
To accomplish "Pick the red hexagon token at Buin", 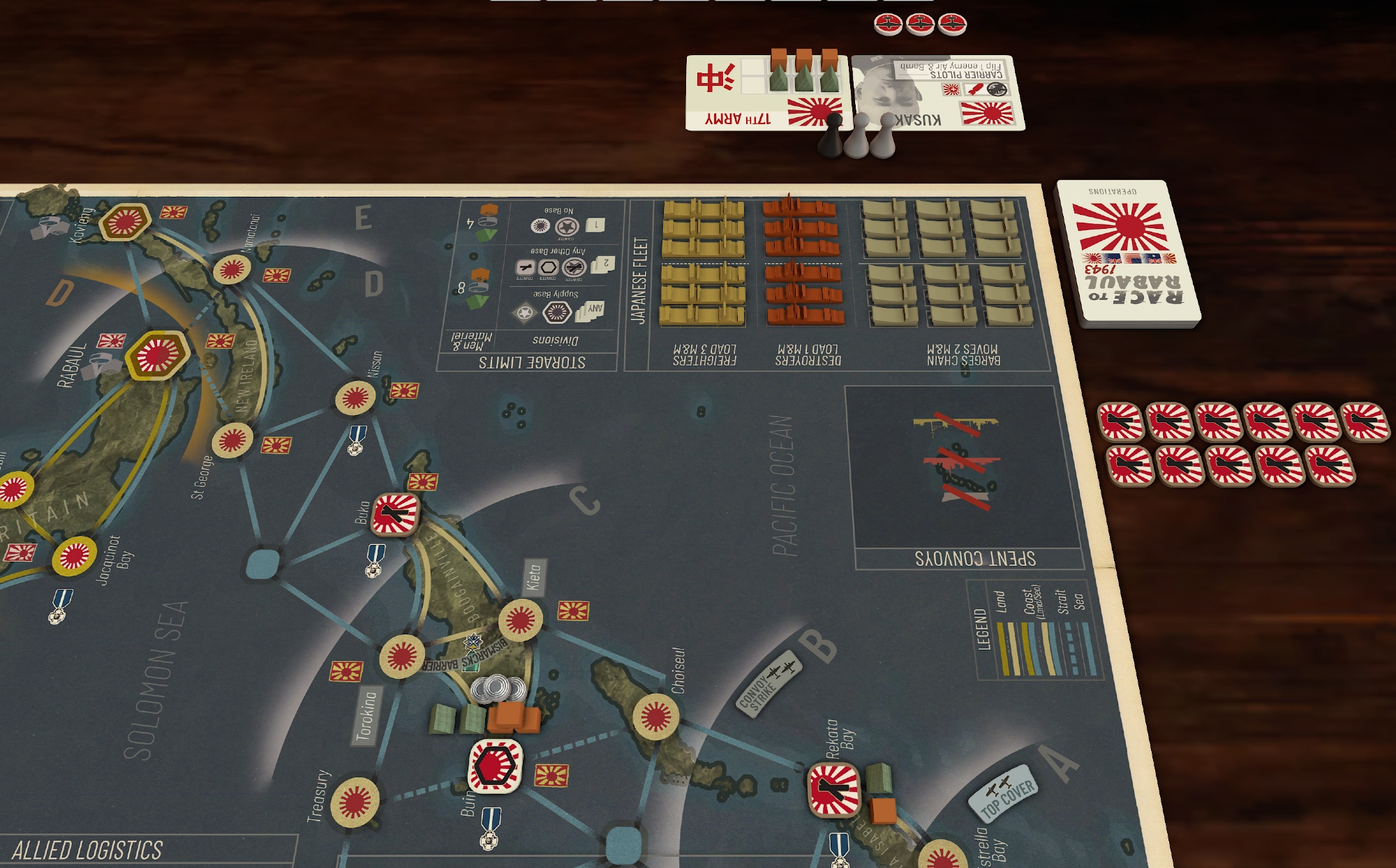I will (x=496, y=765).
